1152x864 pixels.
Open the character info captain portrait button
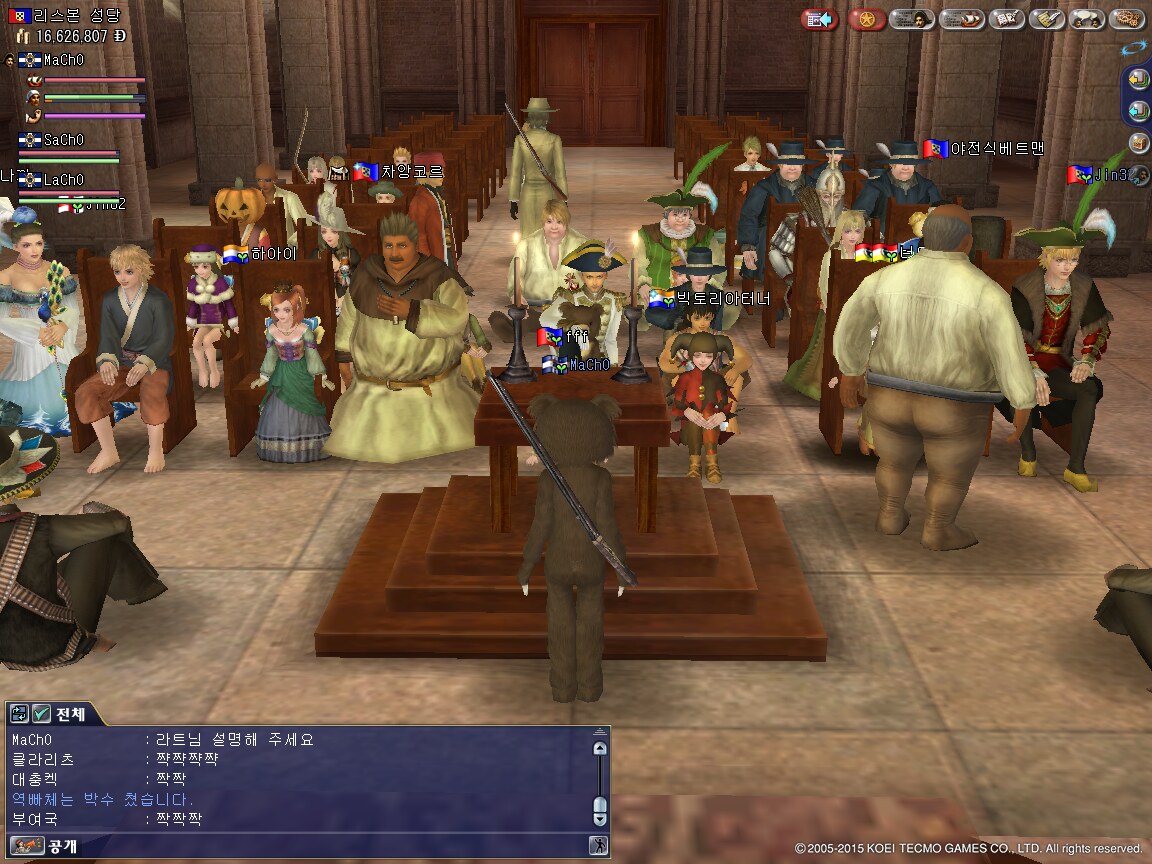(912, 19)
